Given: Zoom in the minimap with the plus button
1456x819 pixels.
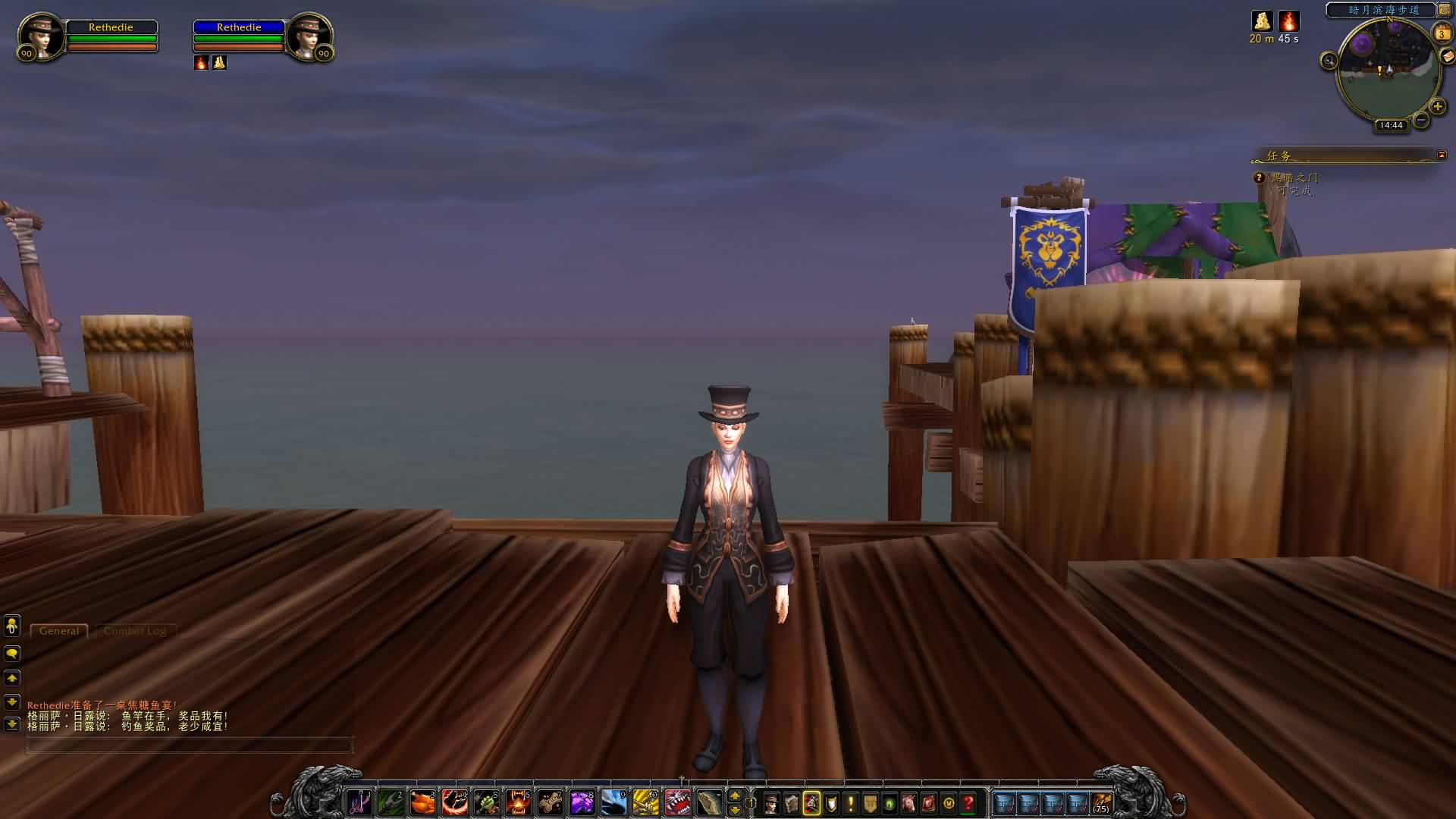Looking at the screenshot, I should 1437,107.
